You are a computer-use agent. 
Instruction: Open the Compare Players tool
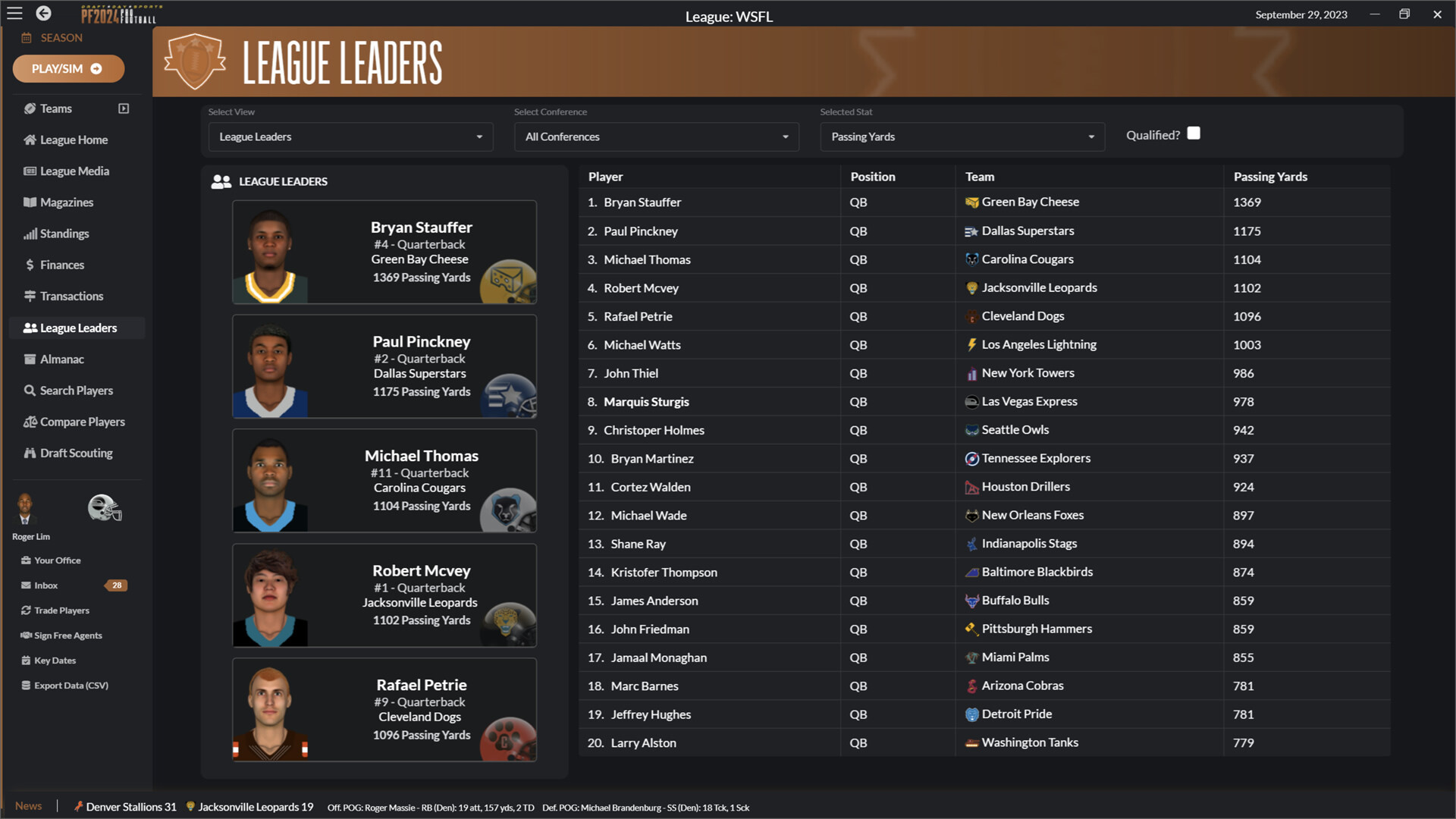coord(82,421)
